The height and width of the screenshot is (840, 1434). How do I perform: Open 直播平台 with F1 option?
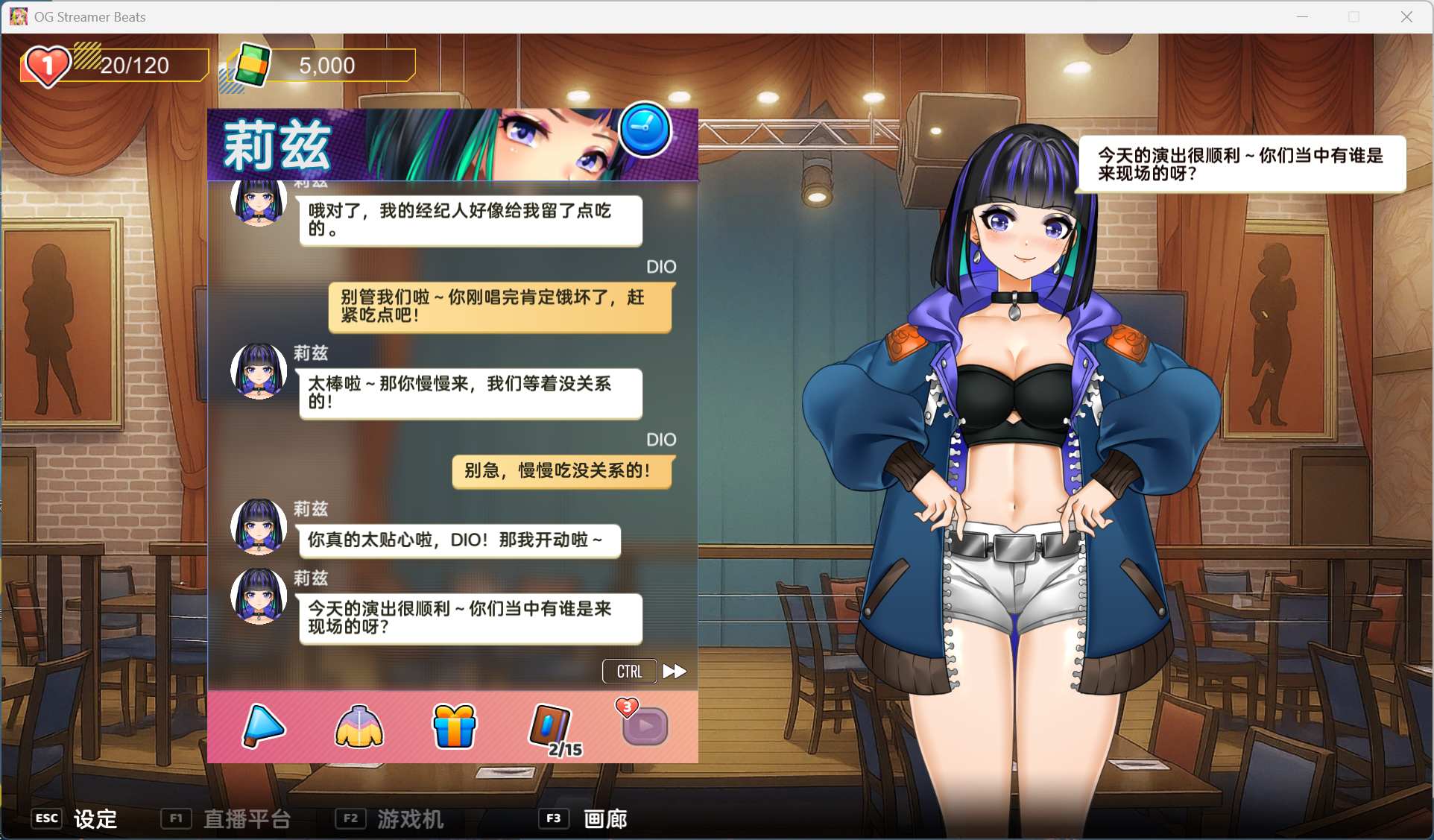coord(227,818)
